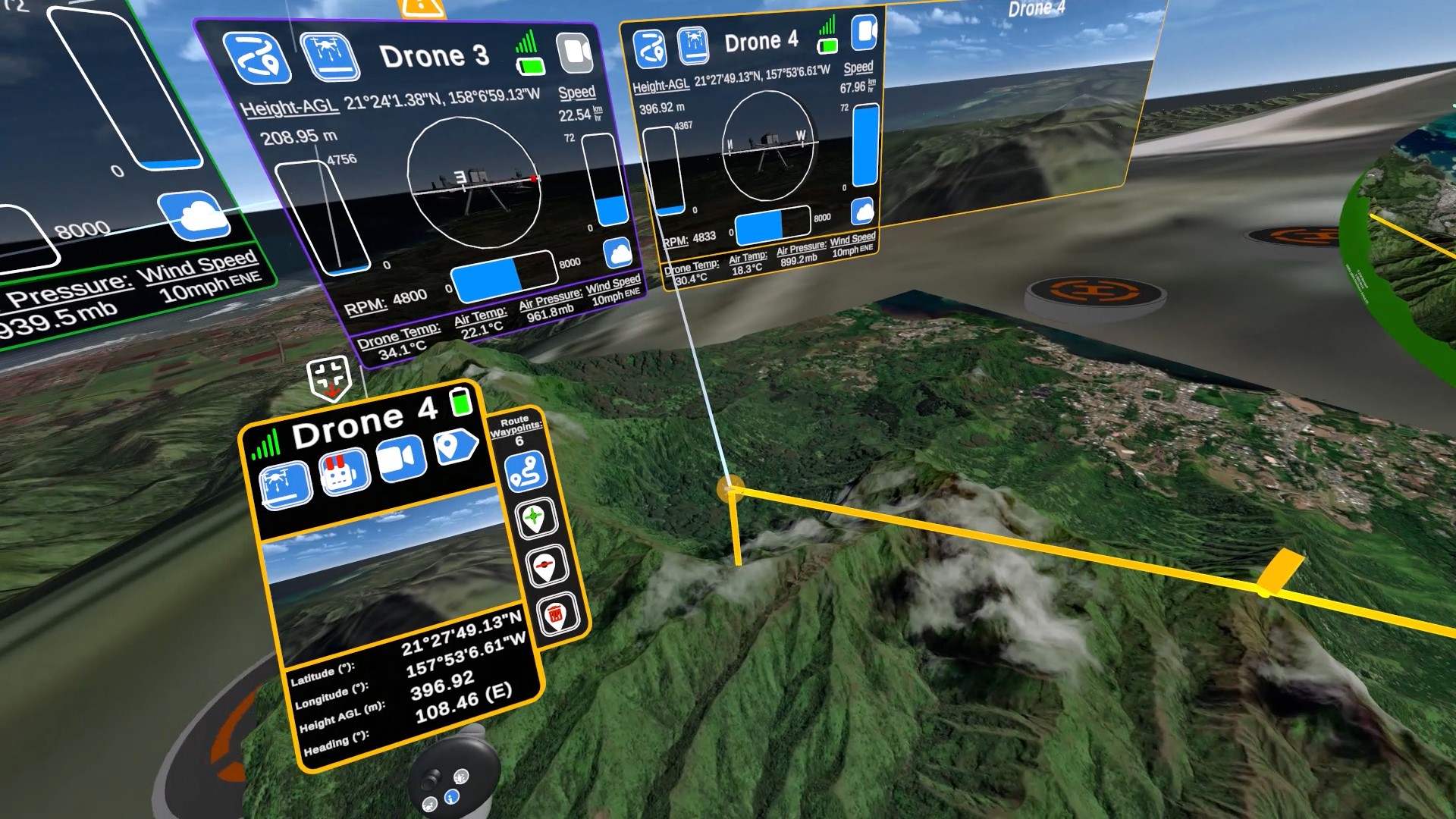Delete the route using the red trash marker
Screen dimensions: 1456x819
point(557,614)
